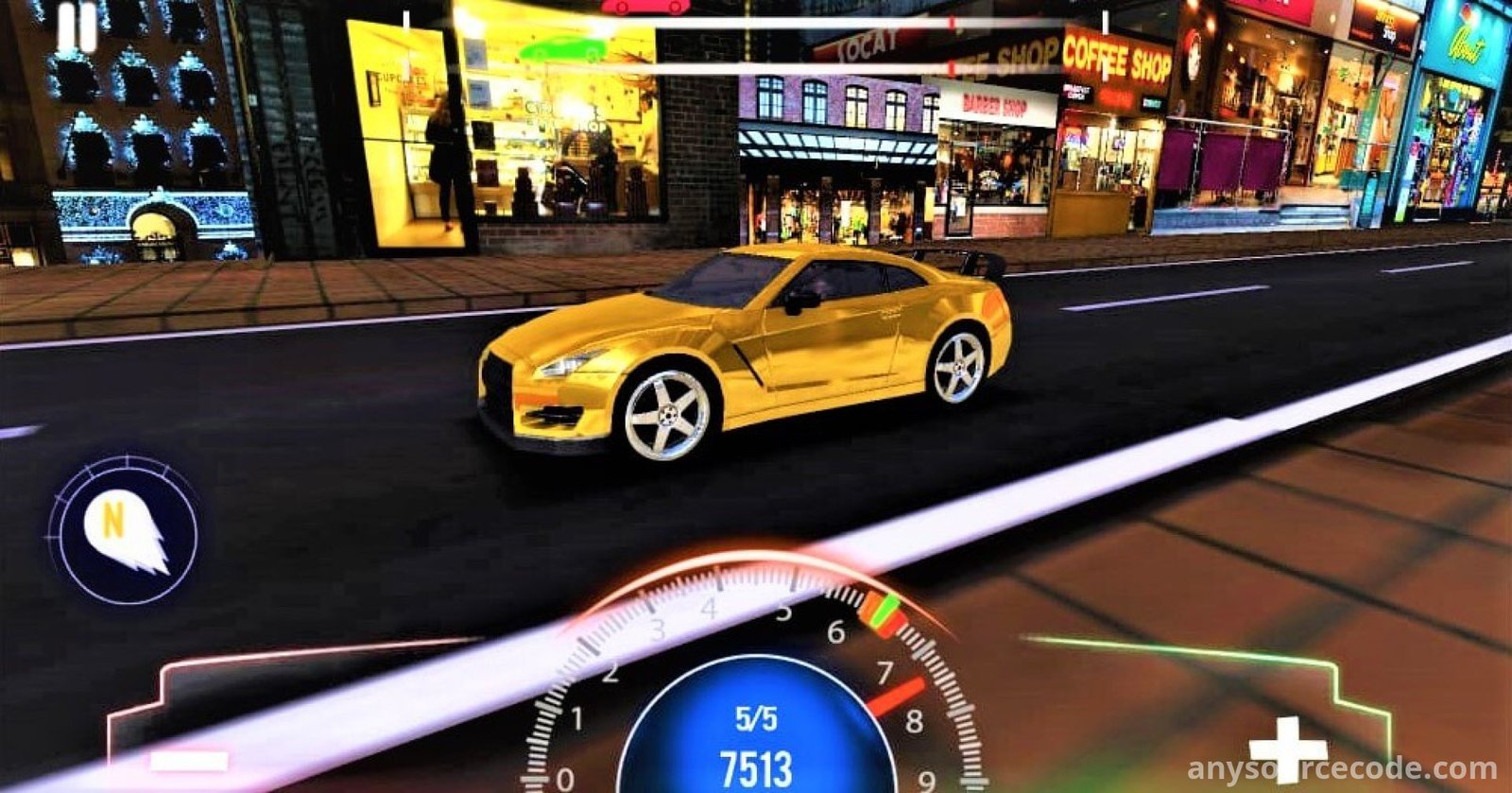This screenshot has width=1512, height=793.
Task: Pause the race
Action: 77,27
